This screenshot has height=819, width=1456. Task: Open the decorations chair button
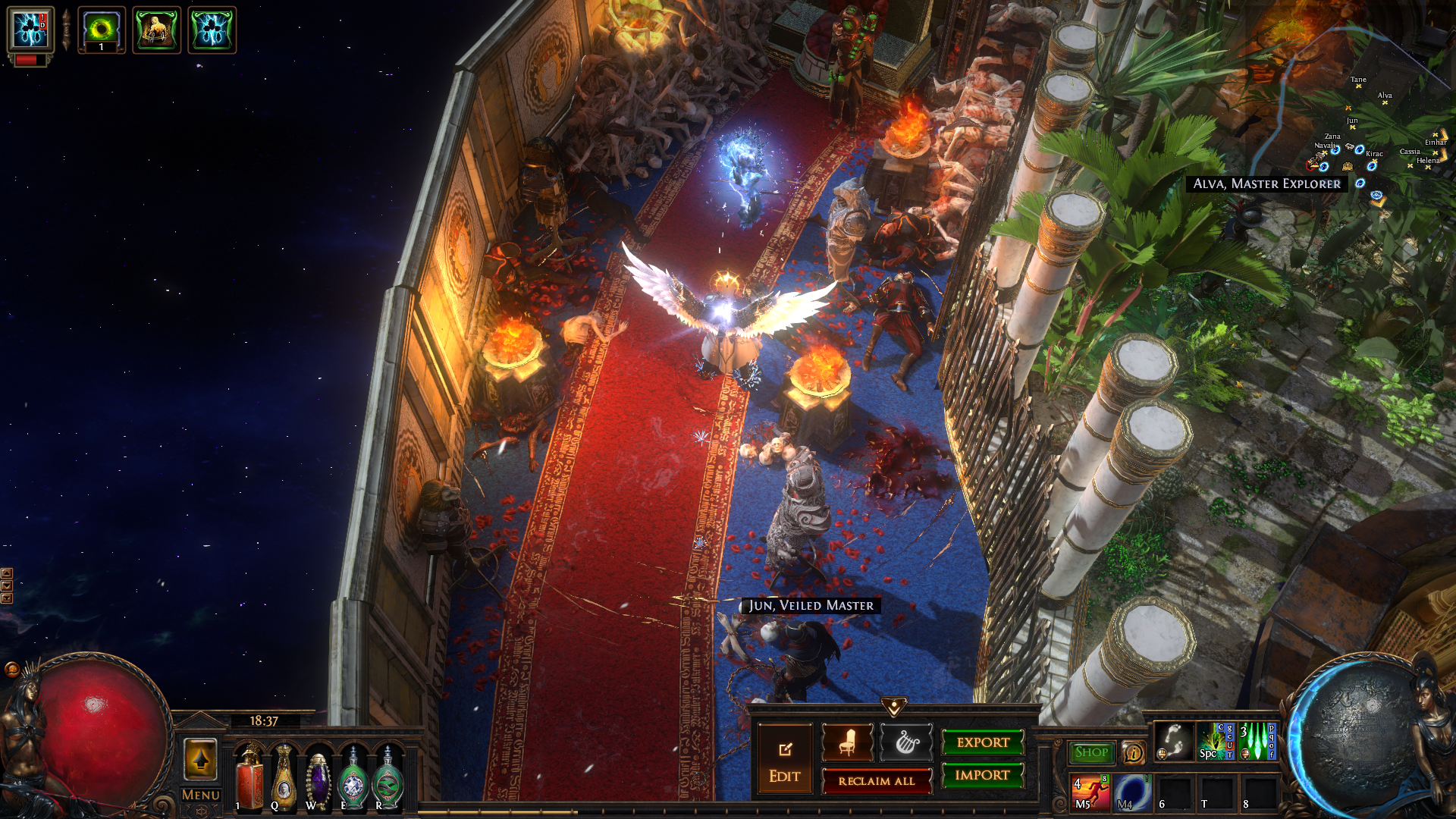pos(847,742)
